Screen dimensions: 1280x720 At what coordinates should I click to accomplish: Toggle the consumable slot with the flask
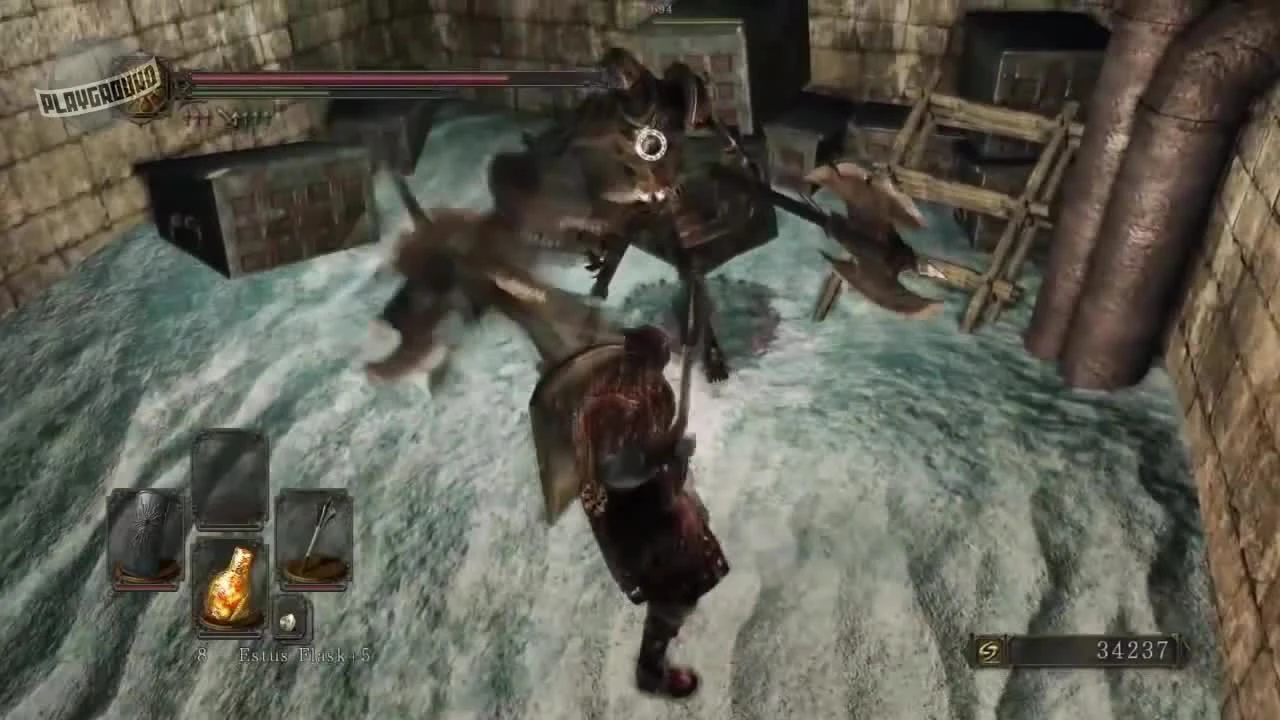(x=232, y=585)
